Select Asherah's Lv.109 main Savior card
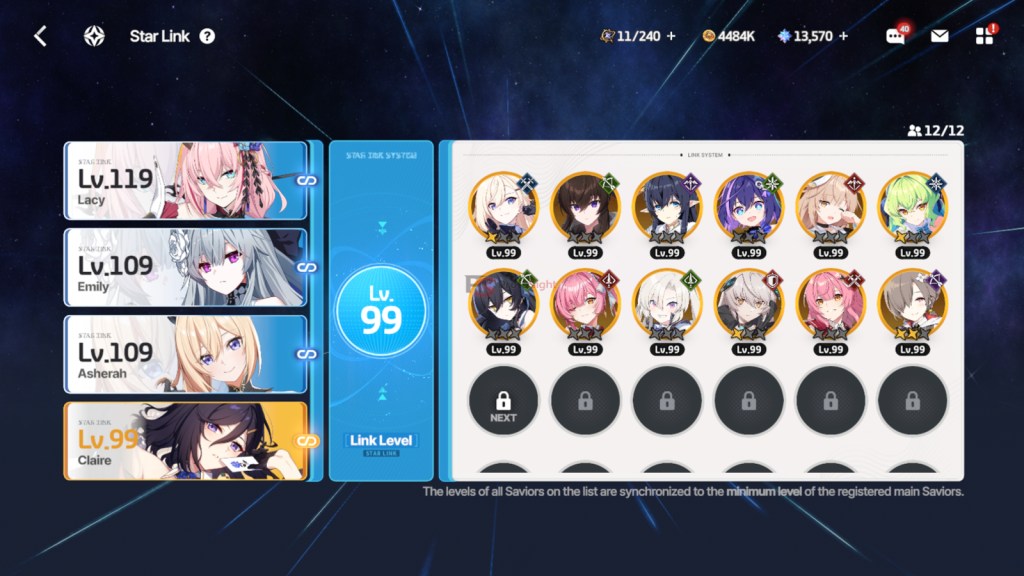 click(x=185, y=354)
